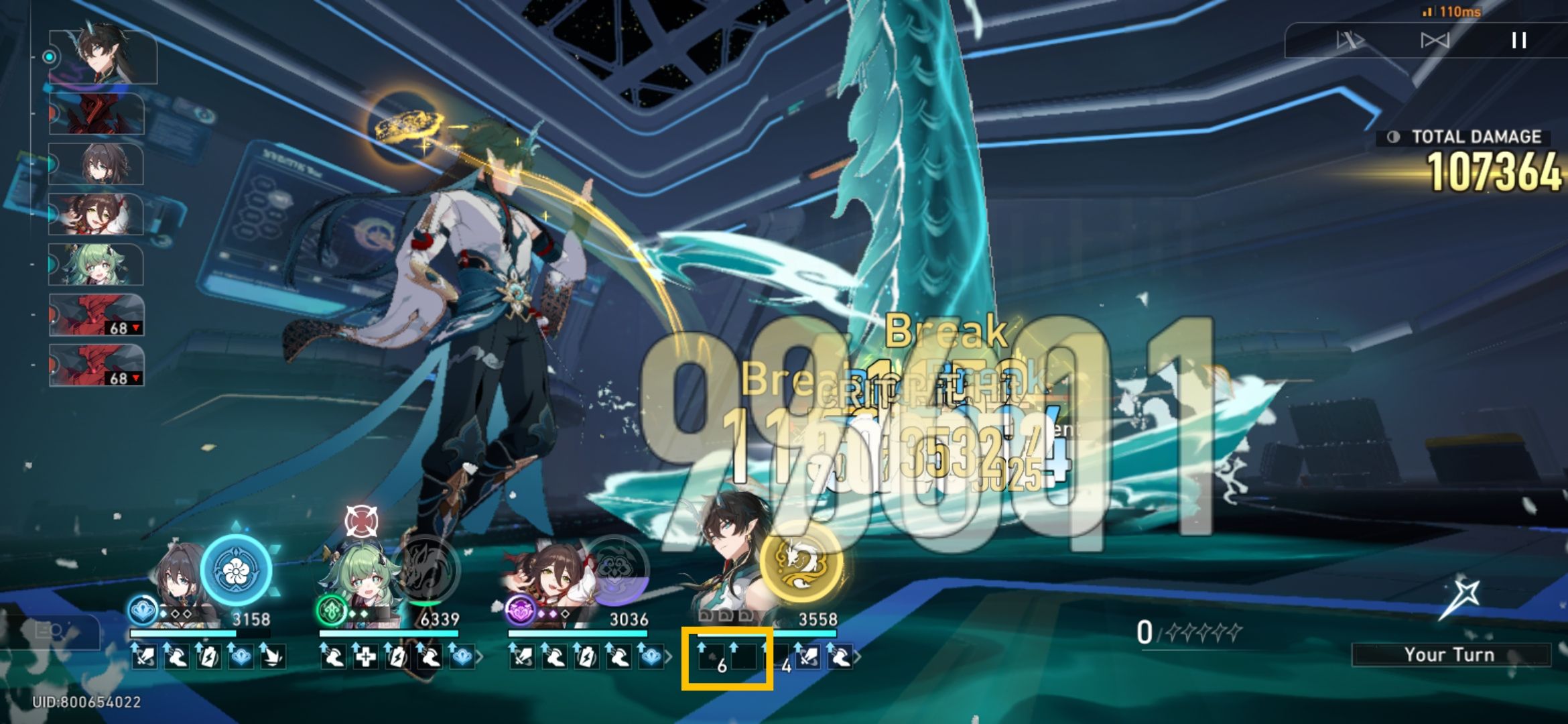Expand Huohuo's overflow buff chevron

(x=481, y=658)
